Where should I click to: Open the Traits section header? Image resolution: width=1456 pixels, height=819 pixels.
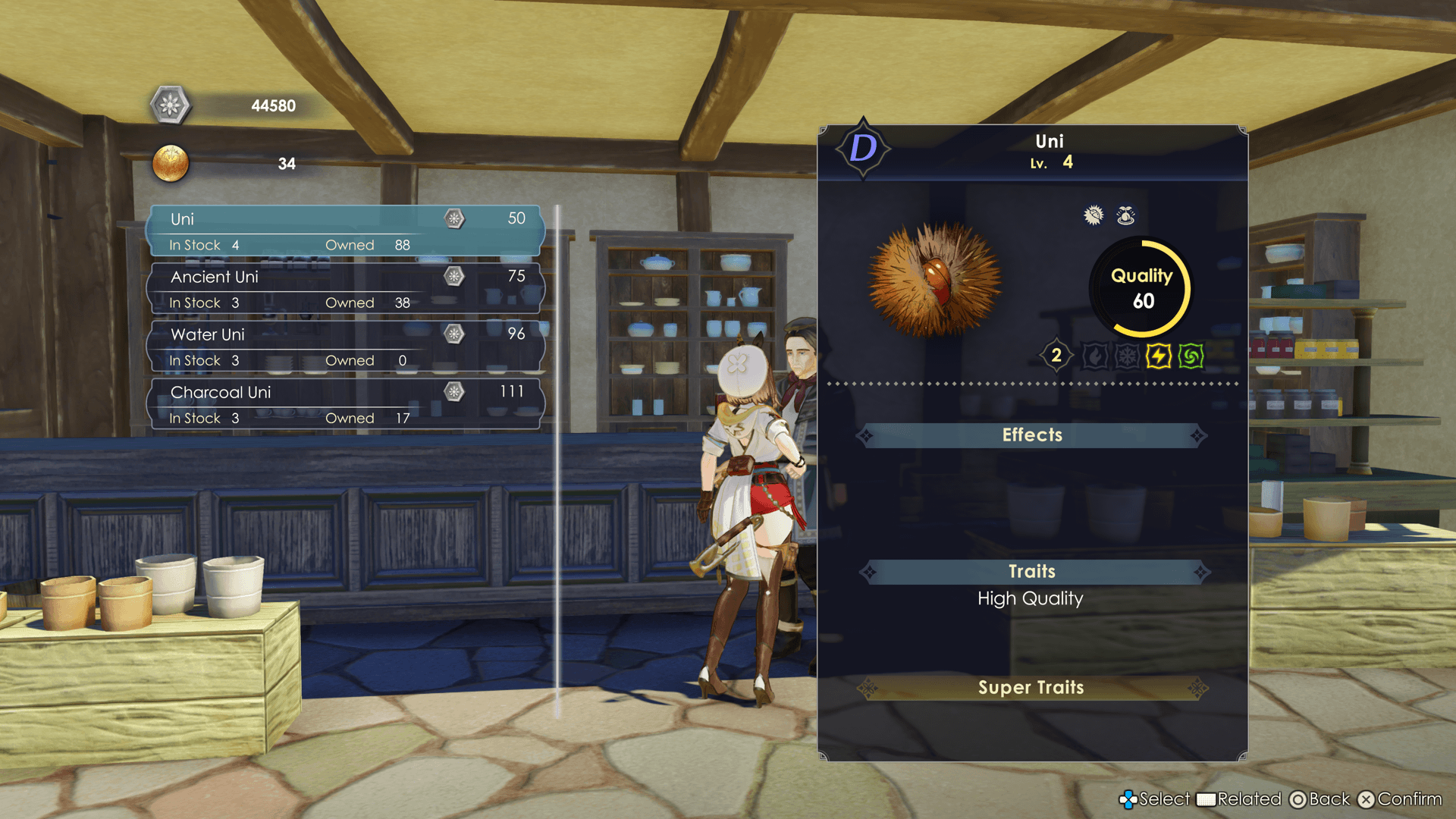1031,572
